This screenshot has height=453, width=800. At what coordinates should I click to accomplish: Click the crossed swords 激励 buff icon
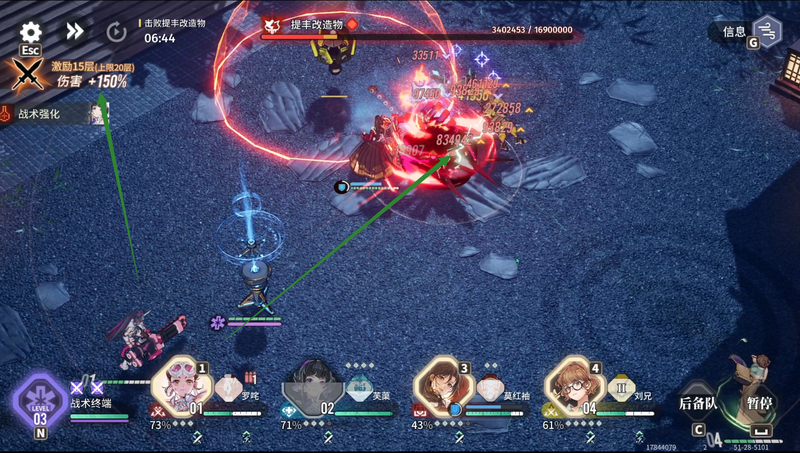pos(25,75)
